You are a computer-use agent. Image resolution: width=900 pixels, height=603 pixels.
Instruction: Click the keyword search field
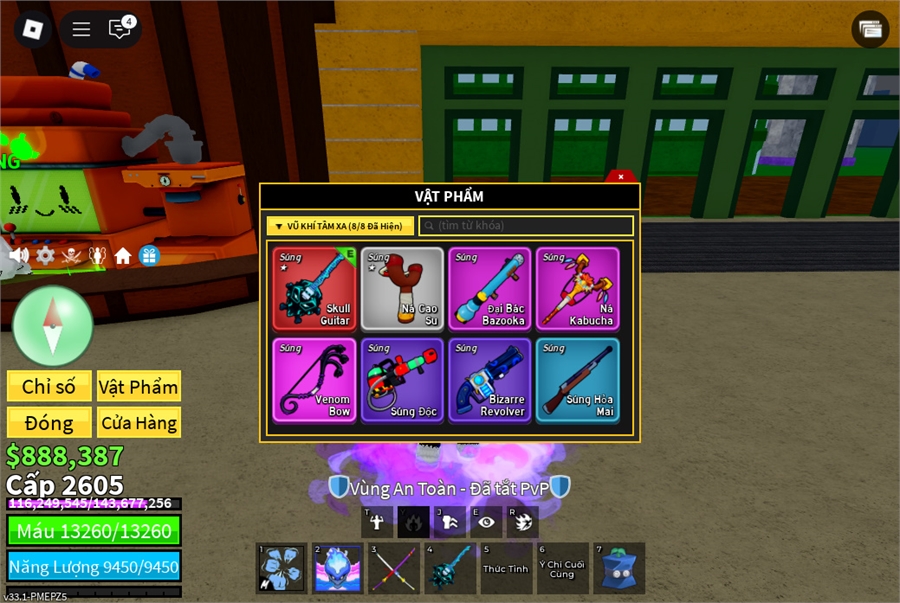(527, 226)
